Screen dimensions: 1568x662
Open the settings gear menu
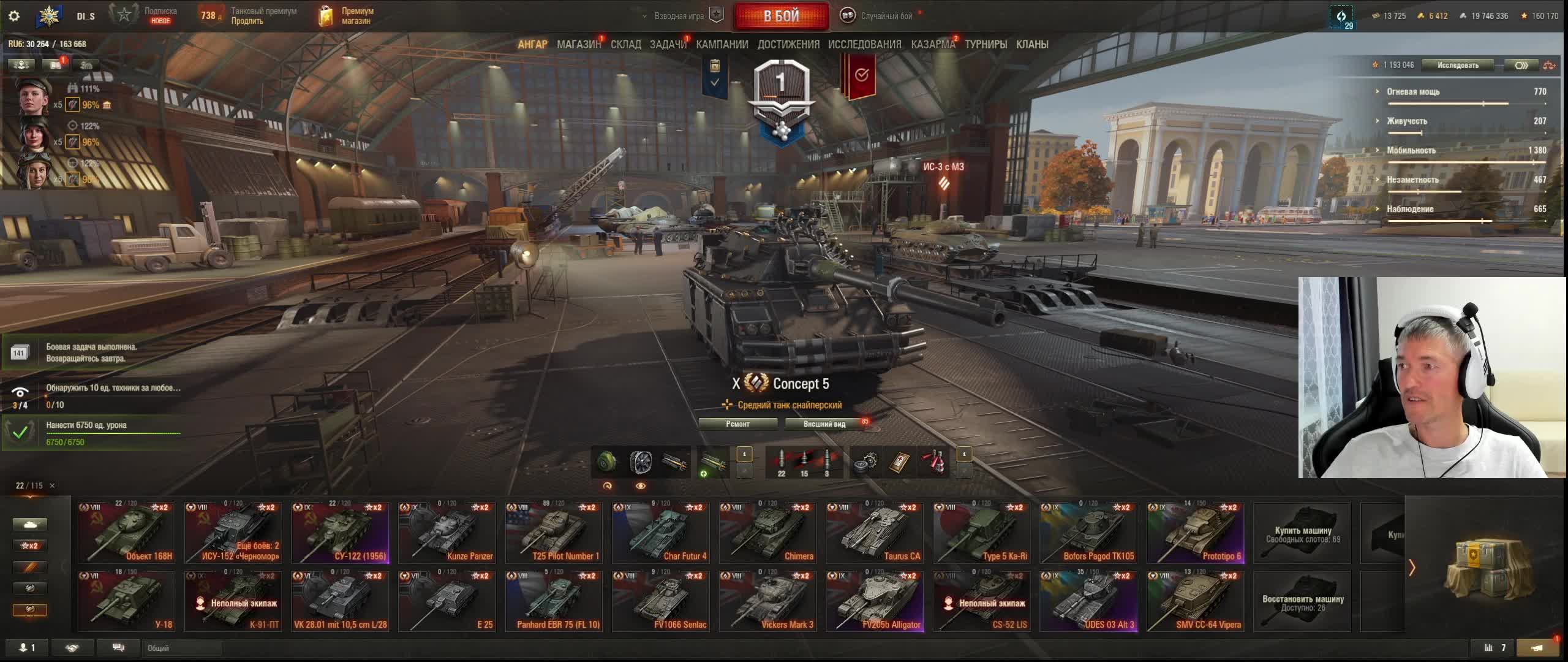14,16
